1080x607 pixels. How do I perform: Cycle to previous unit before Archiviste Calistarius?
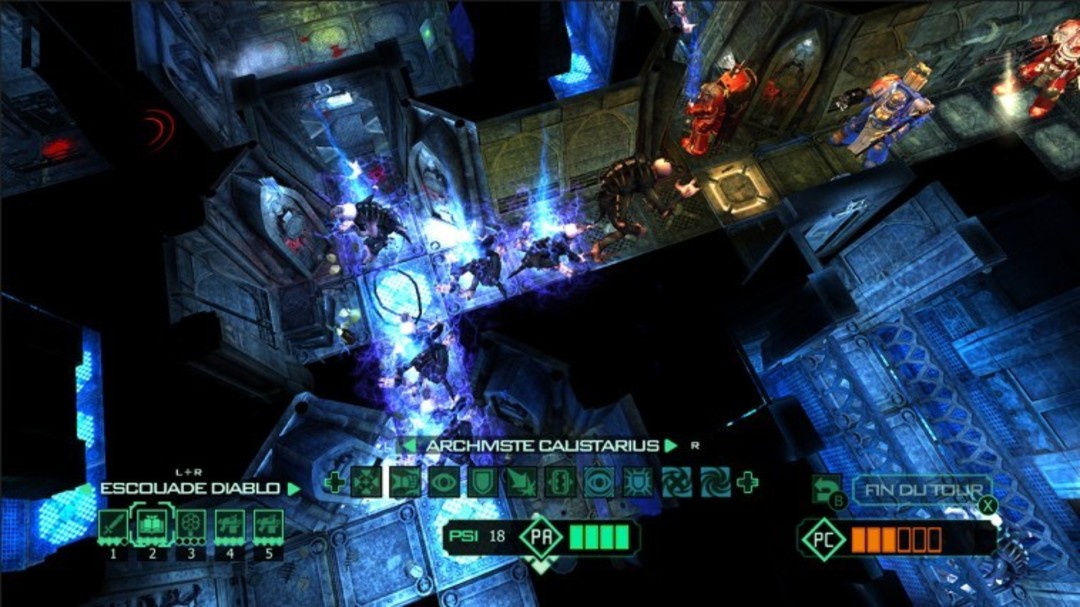[x=409, y=446]
